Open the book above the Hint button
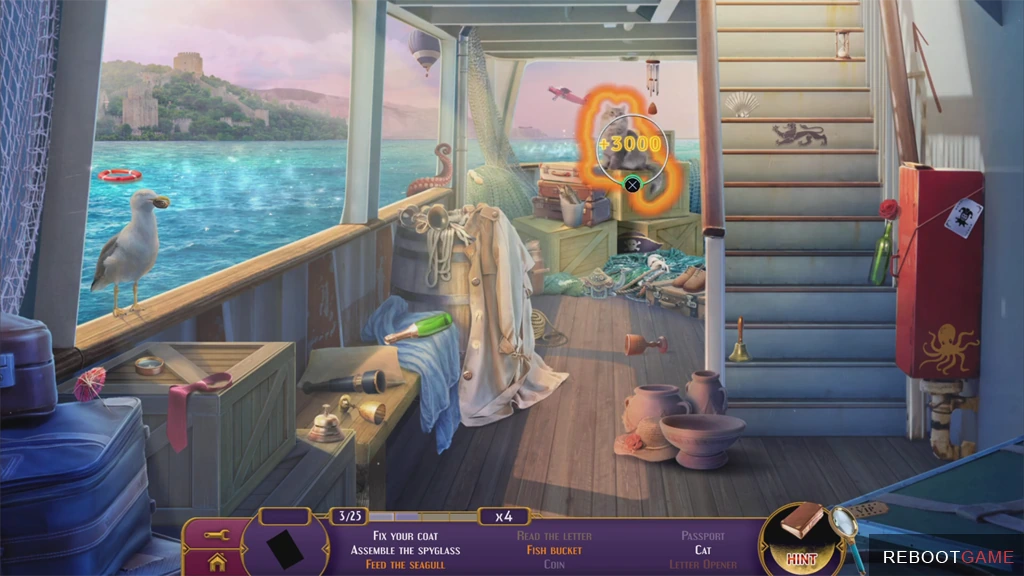Screen dimensions: 1024x576 coord(803,522)
